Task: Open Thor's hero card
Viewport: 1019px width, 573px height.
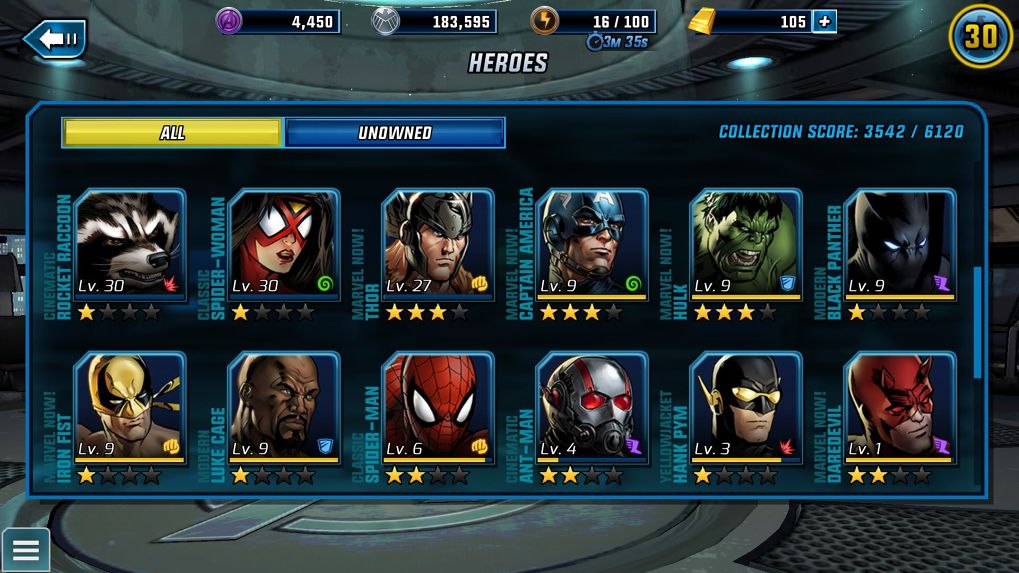Action: click(438, 246)
